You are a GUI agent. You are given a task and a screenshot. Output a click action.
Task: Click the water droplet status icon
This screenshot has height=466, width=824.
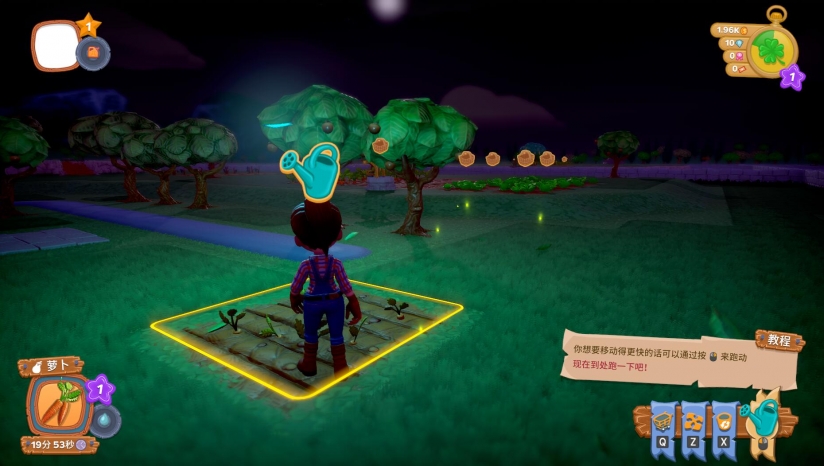coord(105,421)
